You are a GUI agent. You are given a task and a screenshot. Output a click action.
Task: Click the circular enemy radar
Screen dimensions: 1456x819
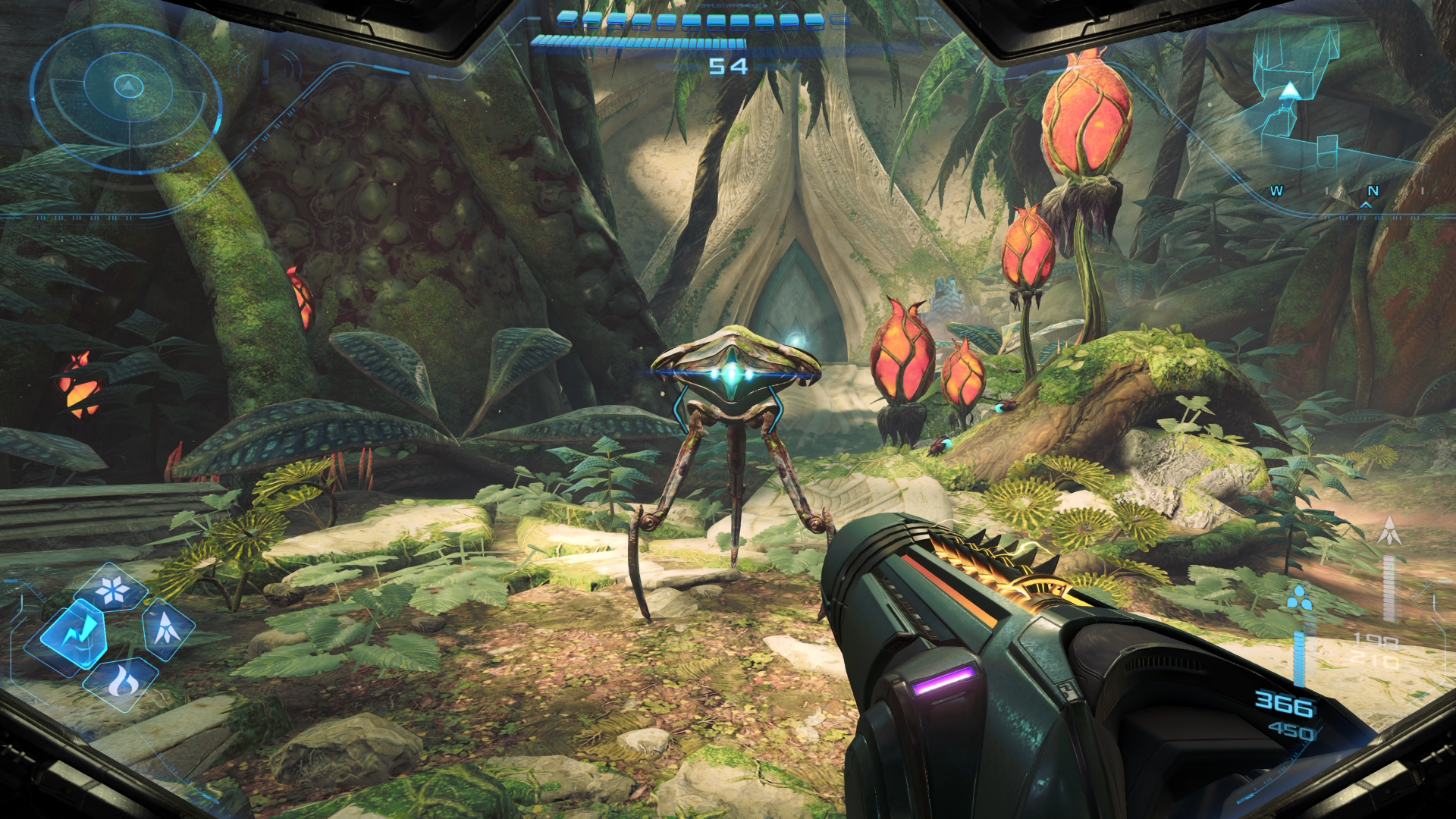(127, 89)
